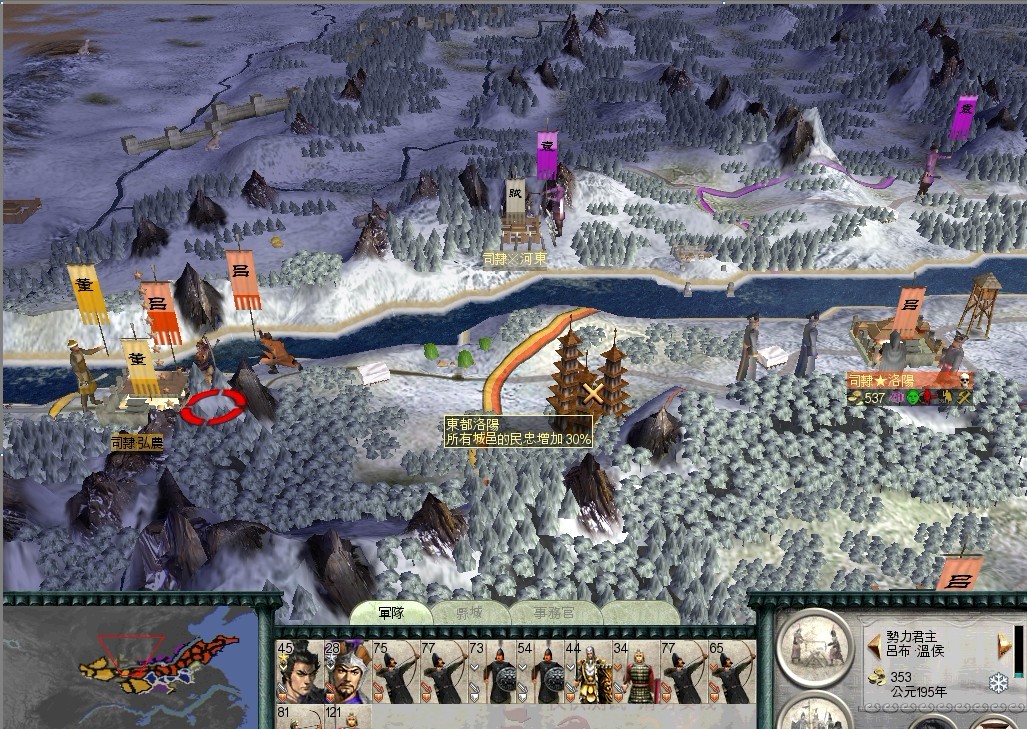Click the campaign minimap
Screen dimensions: 1027x729
pyautogui.click(x=137, y=666)
